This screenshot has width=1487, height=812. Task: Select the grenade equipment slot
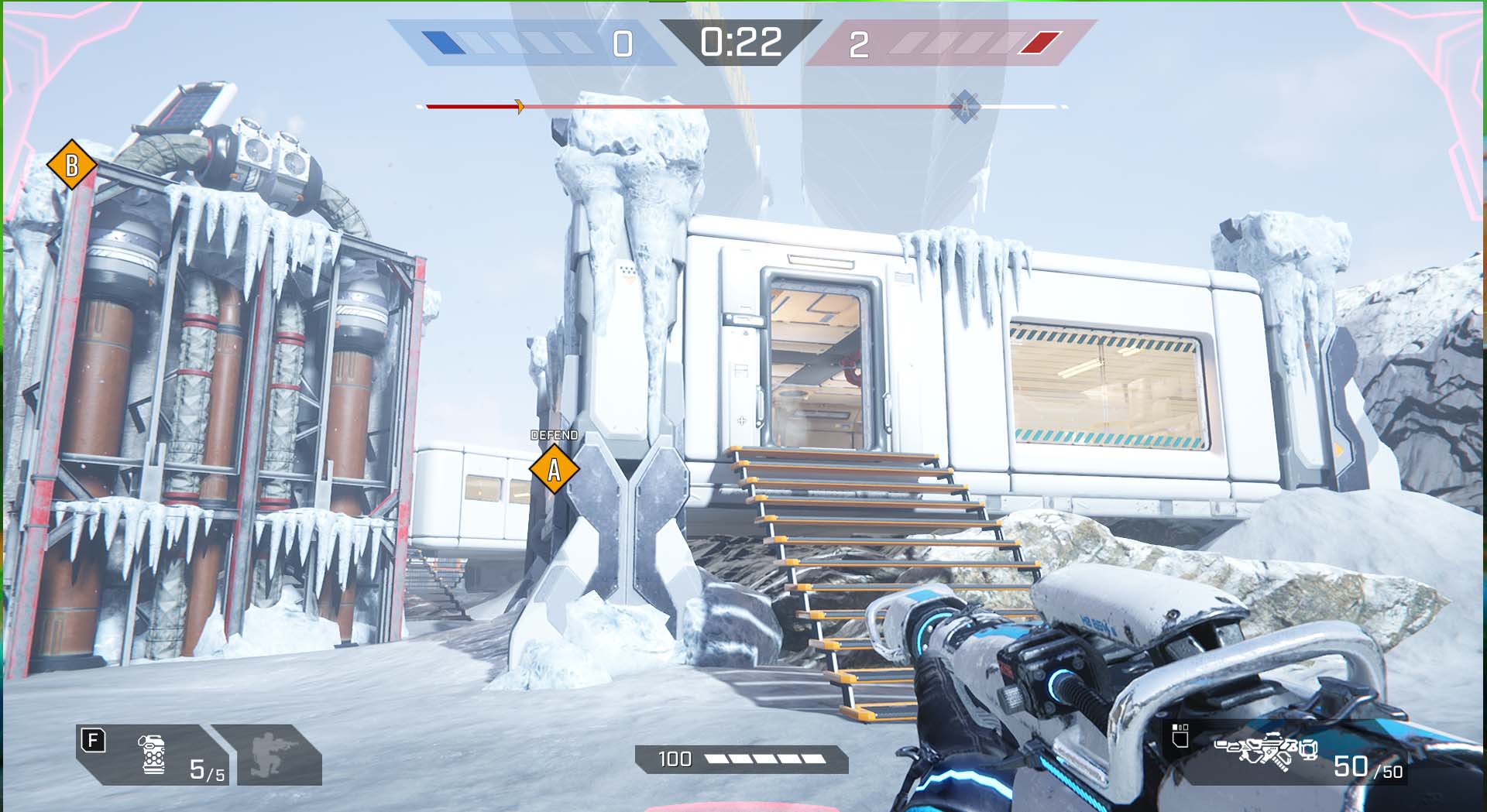153,755
